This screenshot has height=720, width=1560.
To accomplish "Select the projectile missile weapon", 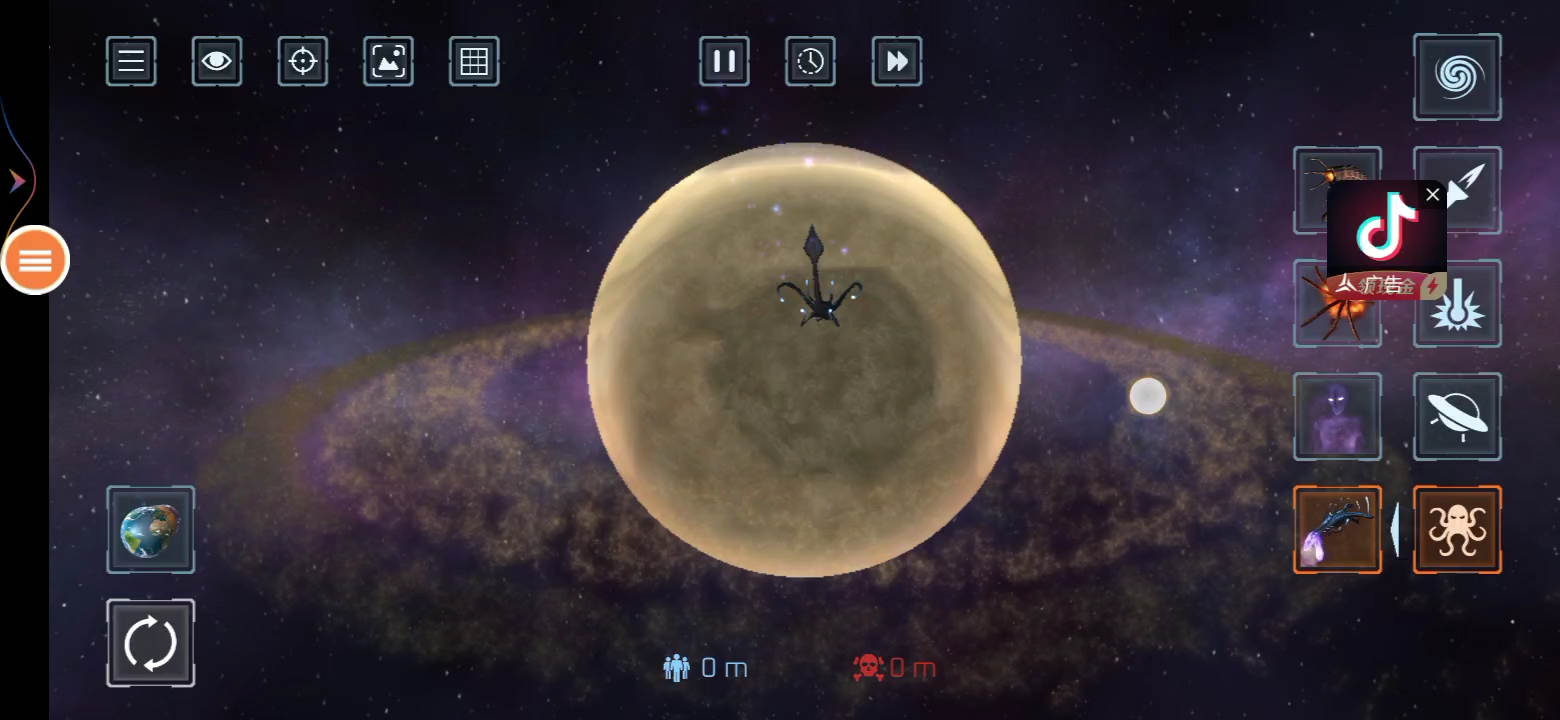I will [1456, 190].
